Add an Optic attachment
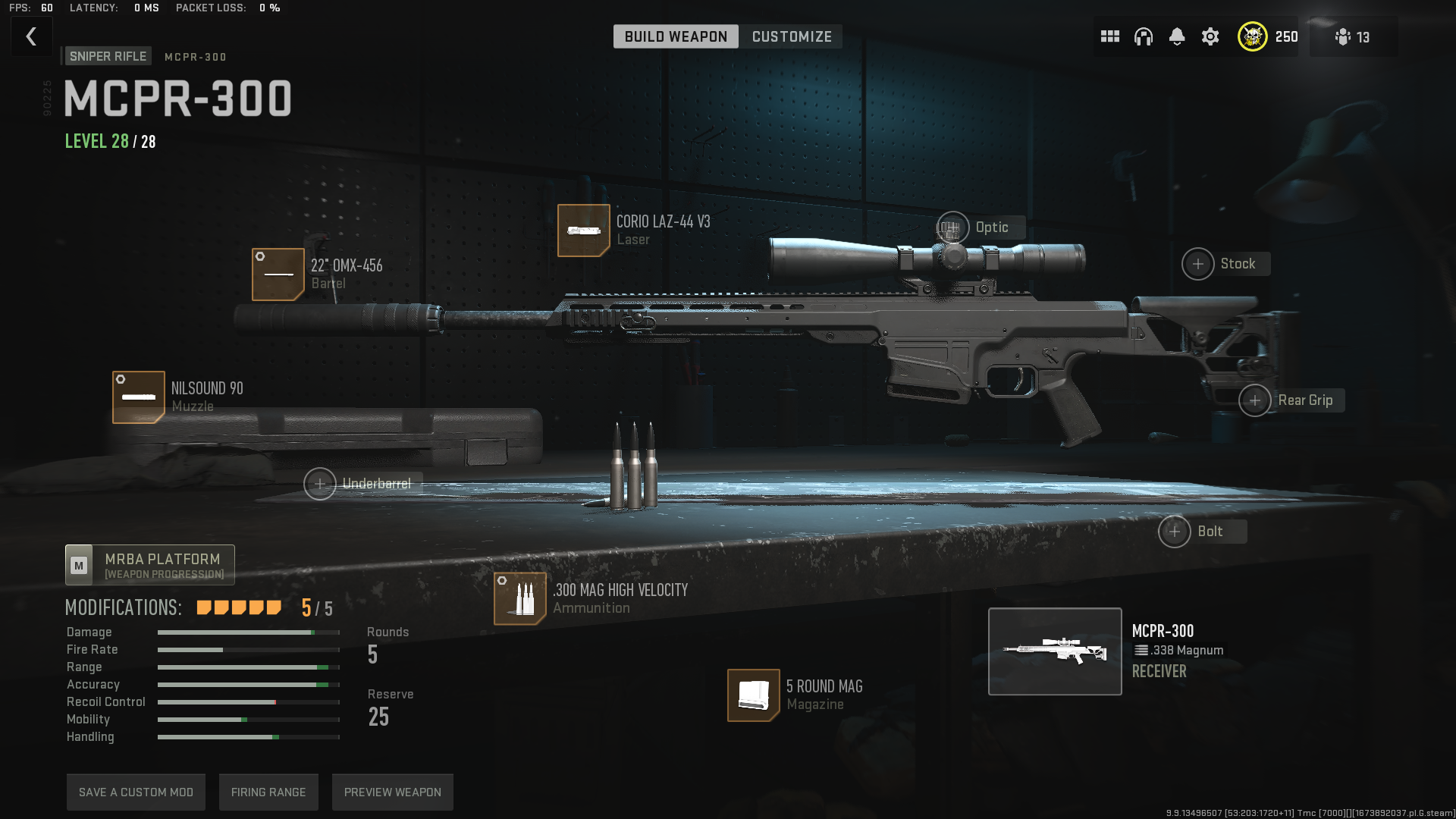This screenshot has height=819, width=1456. pyautogui.click(x=952, y=227)
